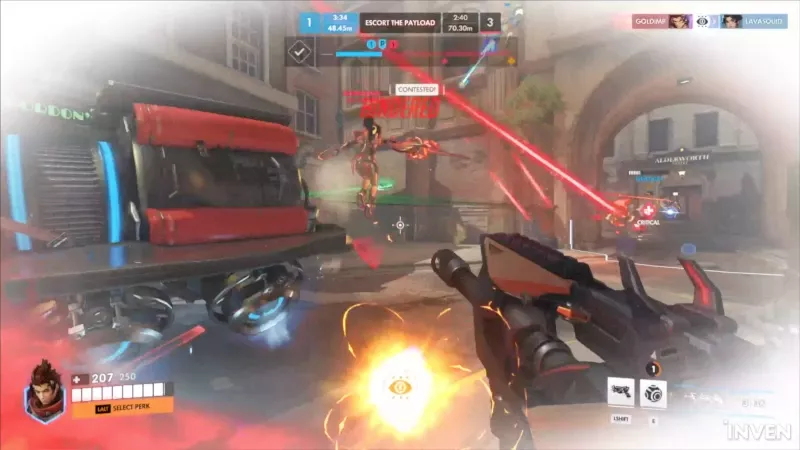
Task: Activate the pistol ability icon
Action: (x=620, y=392)
